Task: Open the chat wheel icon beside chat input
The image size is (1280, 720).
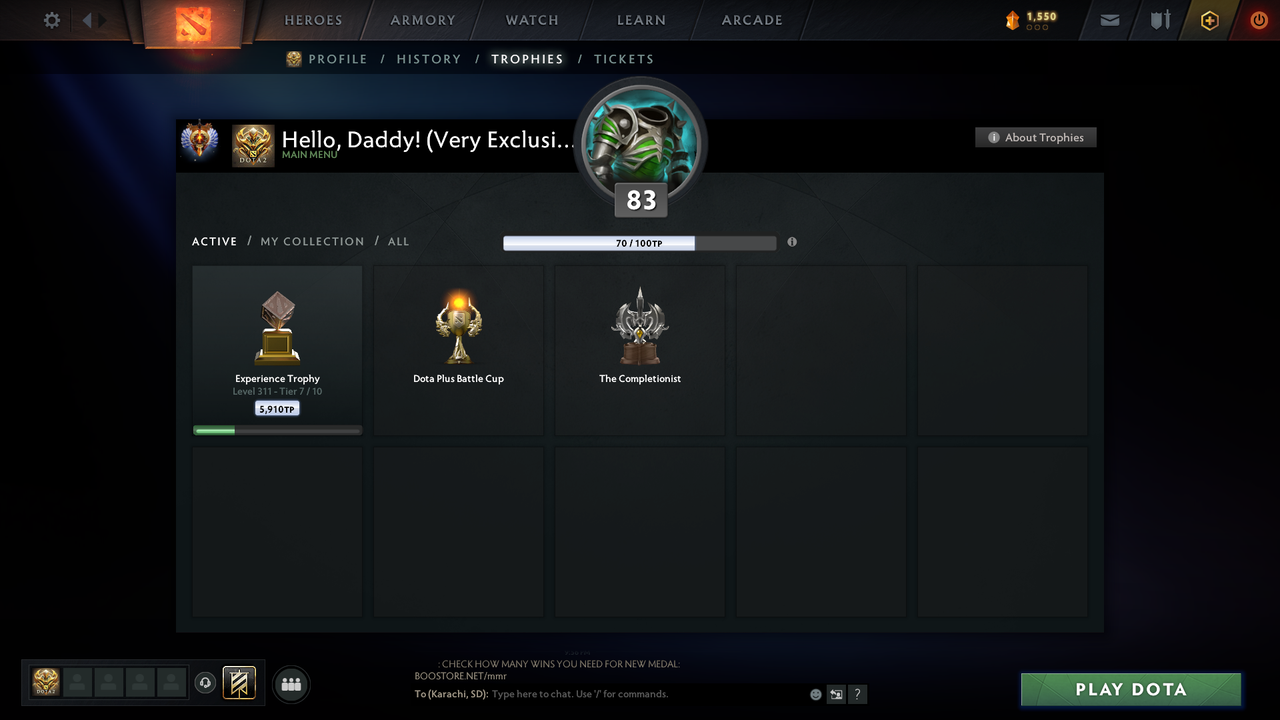Action: coord(836,693)
